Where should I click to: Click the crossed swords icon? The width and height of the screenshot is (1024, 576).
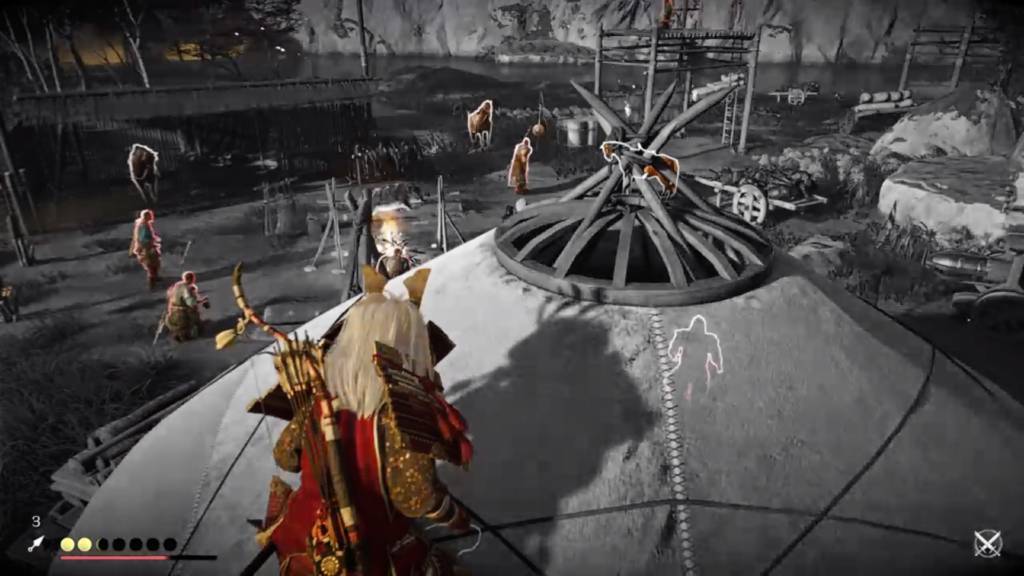988,543
